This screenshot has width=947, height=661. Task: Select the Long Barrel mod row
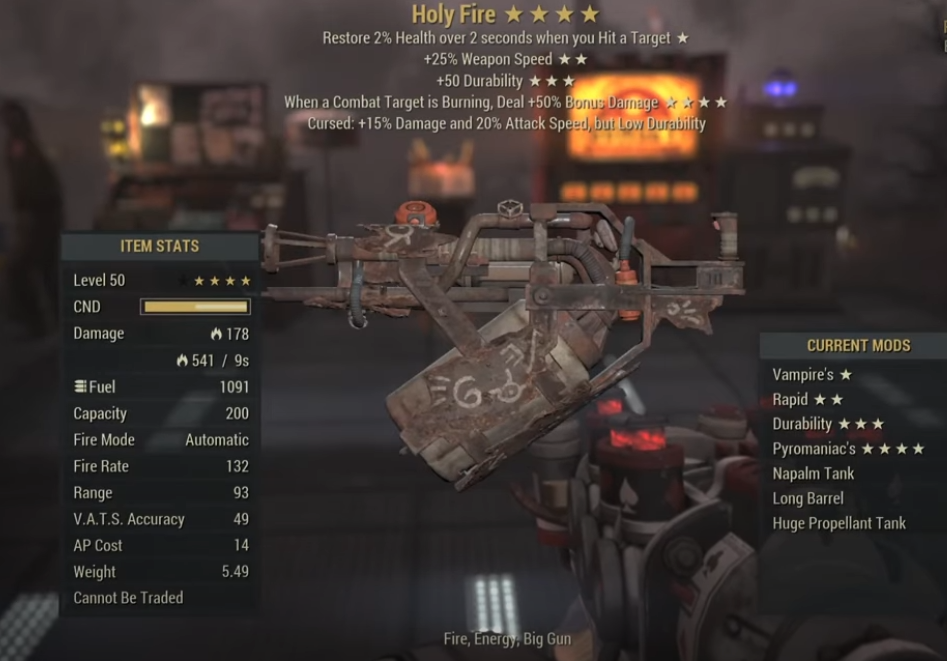coord(808,498)
